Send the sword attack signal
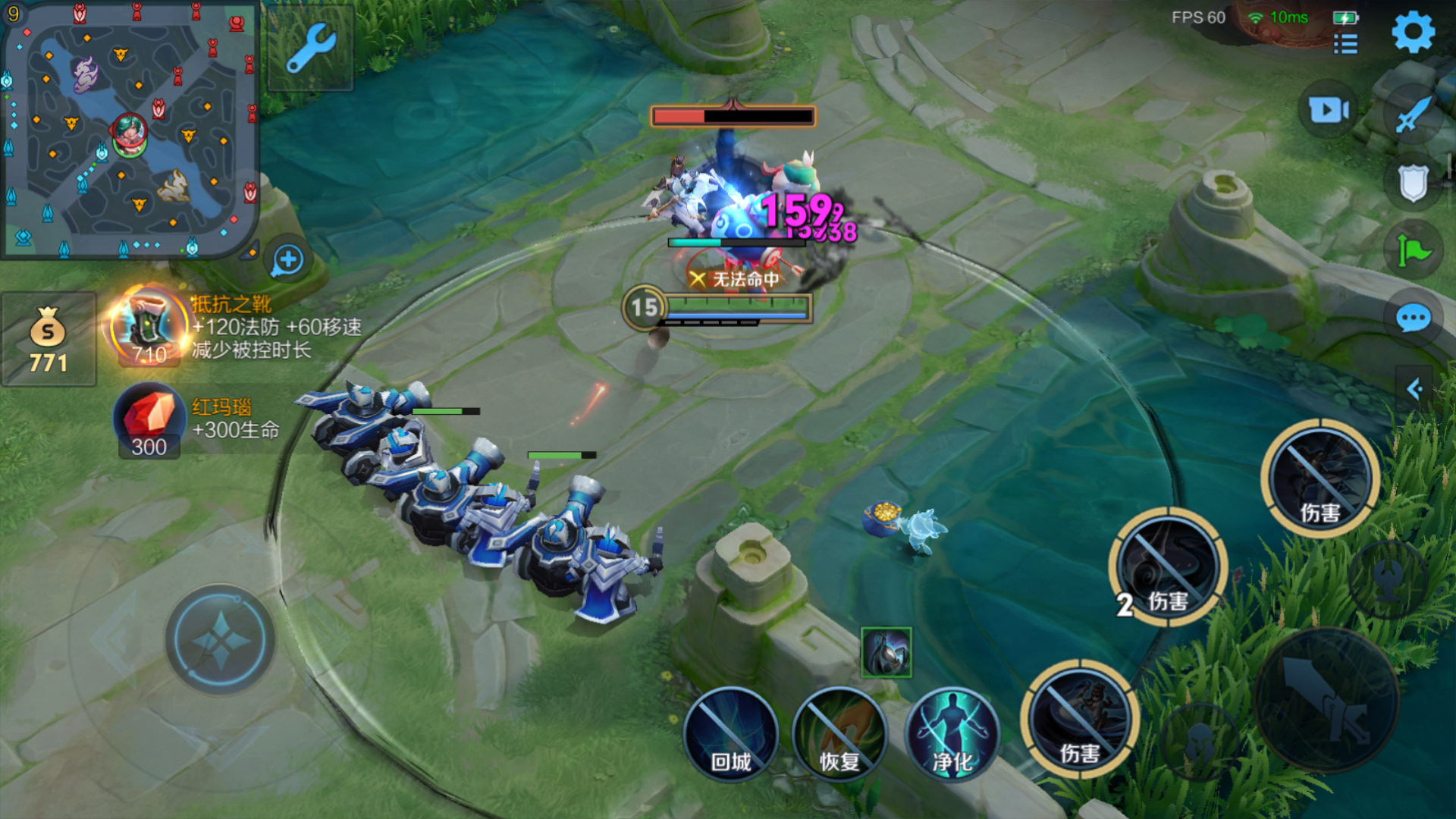Viewport: 1456px width, 819px height. point(1414,115)
